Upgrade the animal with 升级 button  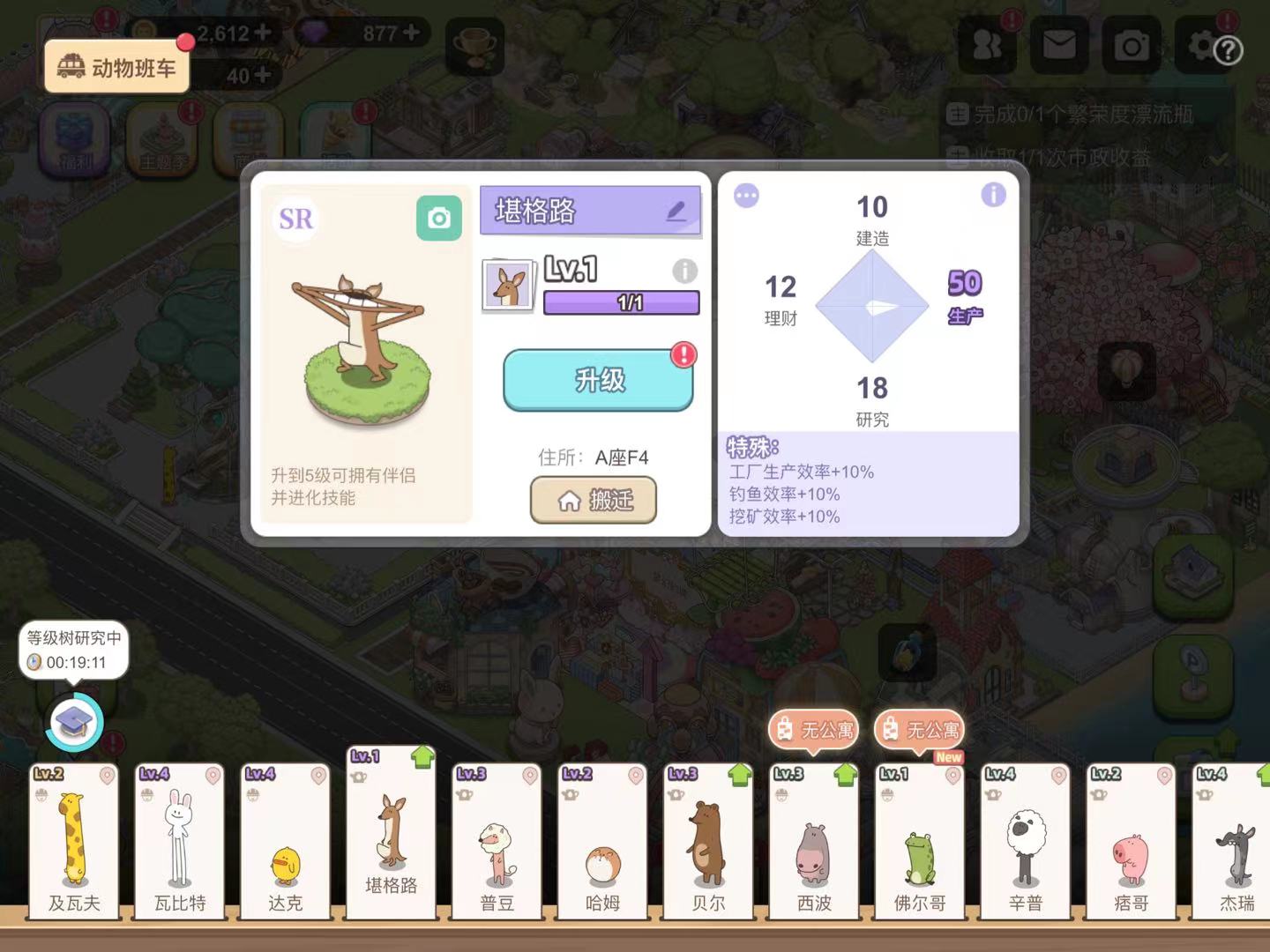click(599, 380)
